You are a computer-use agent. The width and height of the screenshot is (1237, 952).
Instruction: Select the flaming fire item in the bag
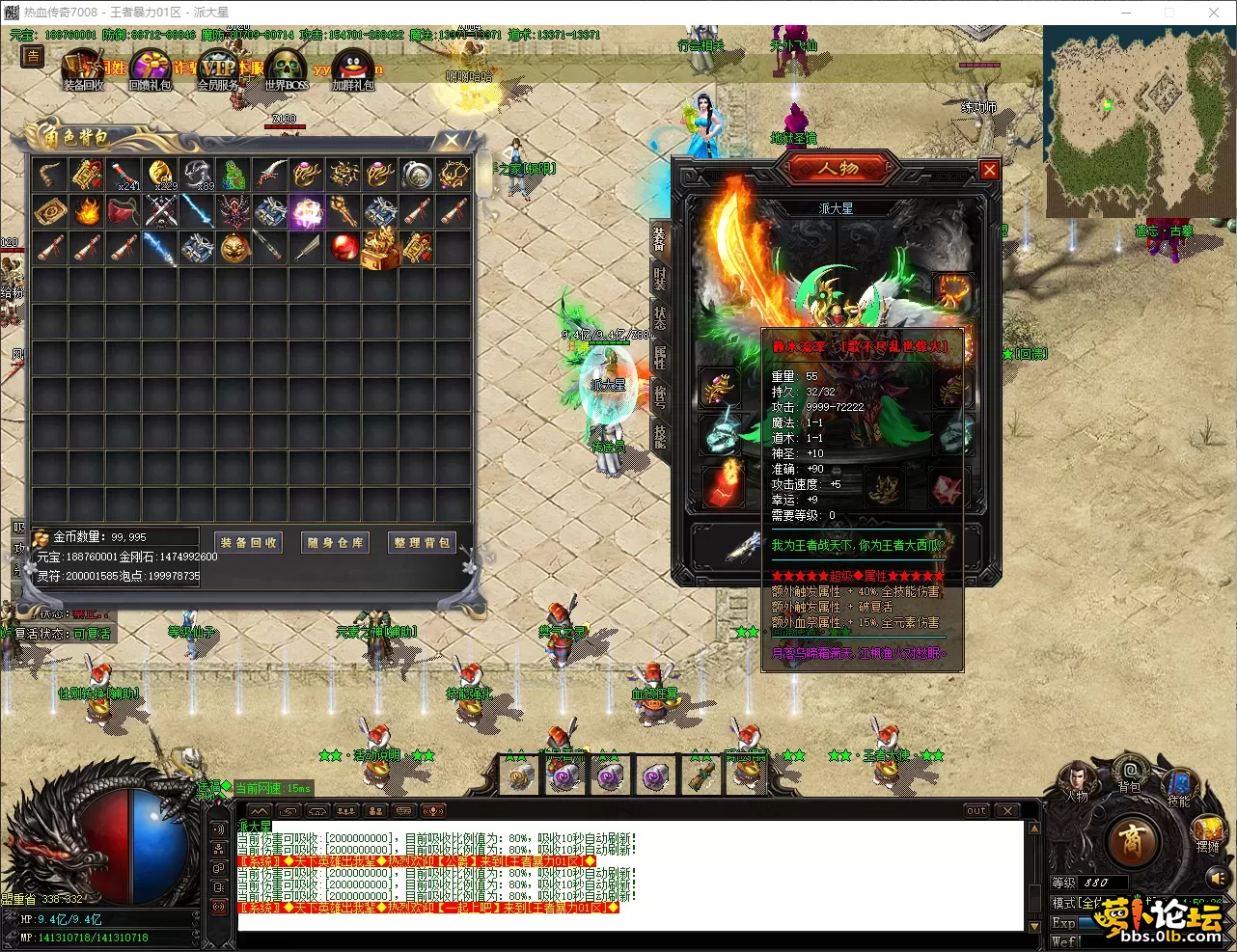pos(87,211)
